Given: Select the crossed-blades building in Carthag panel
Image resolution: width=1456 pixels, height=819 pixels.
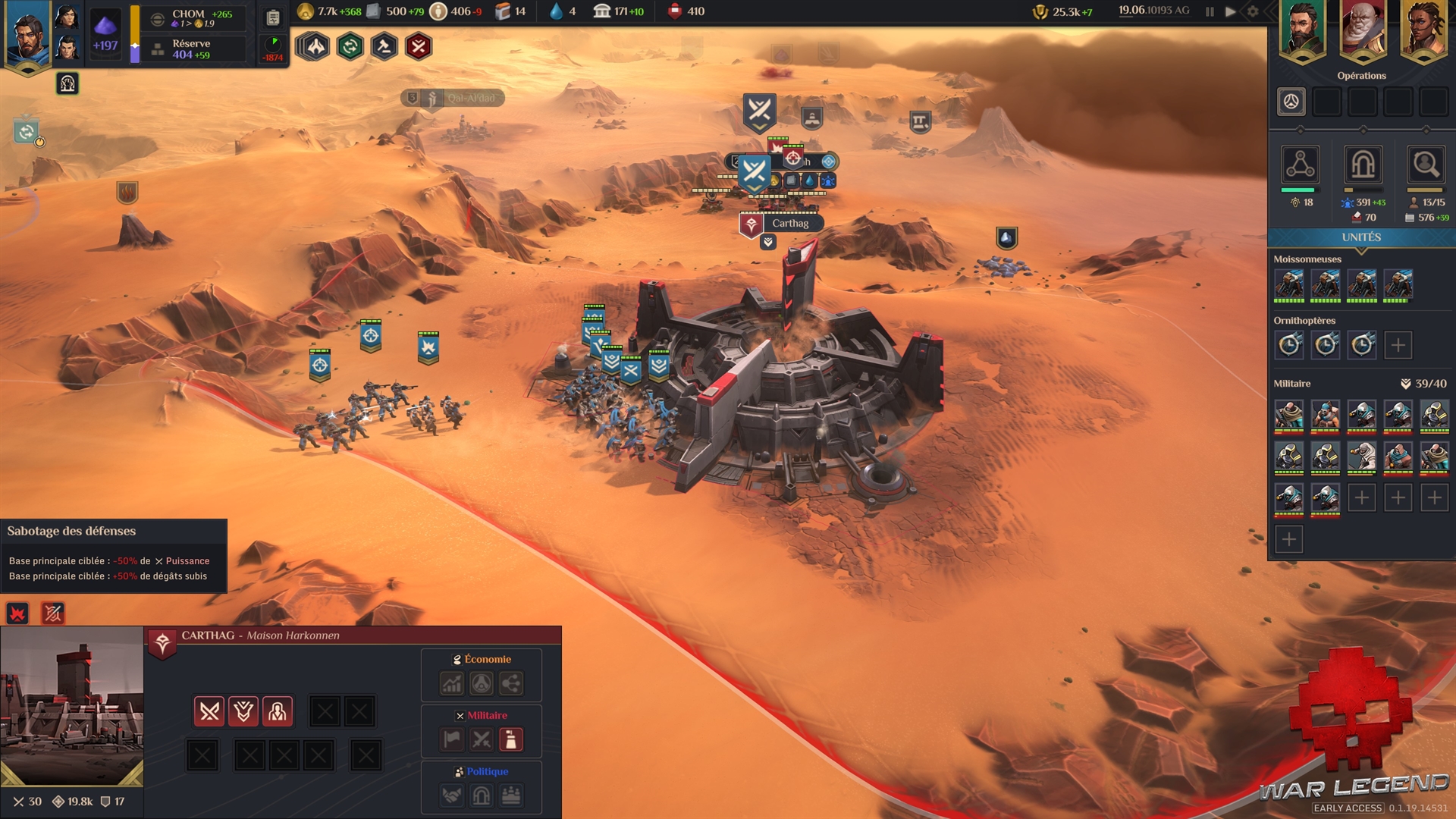Looking at the screenshot, I should tap(209, 711).
